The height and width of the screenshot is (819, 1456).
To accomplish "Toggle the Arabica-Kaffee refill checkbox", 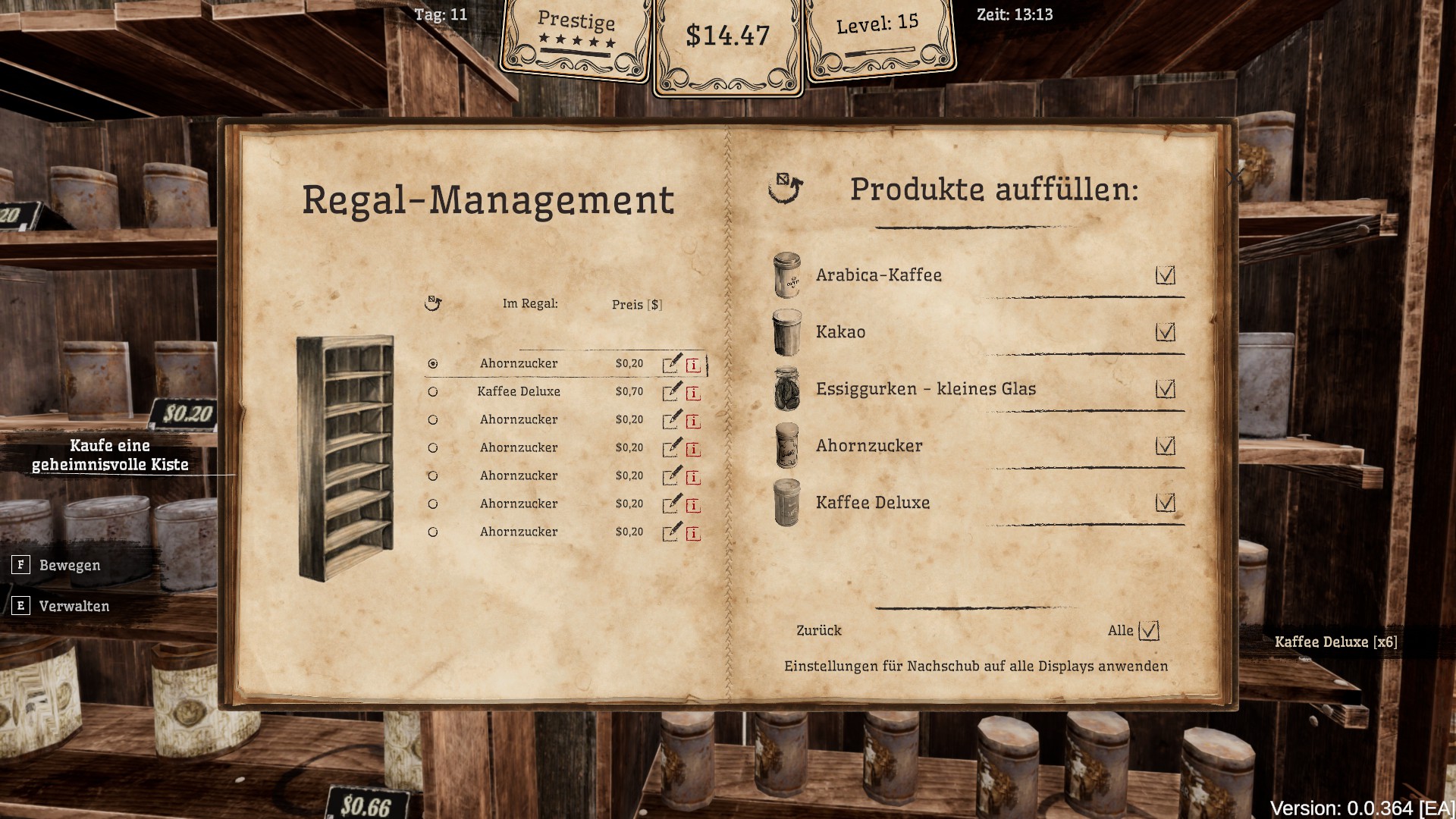I will click(x=1165, y=275).
